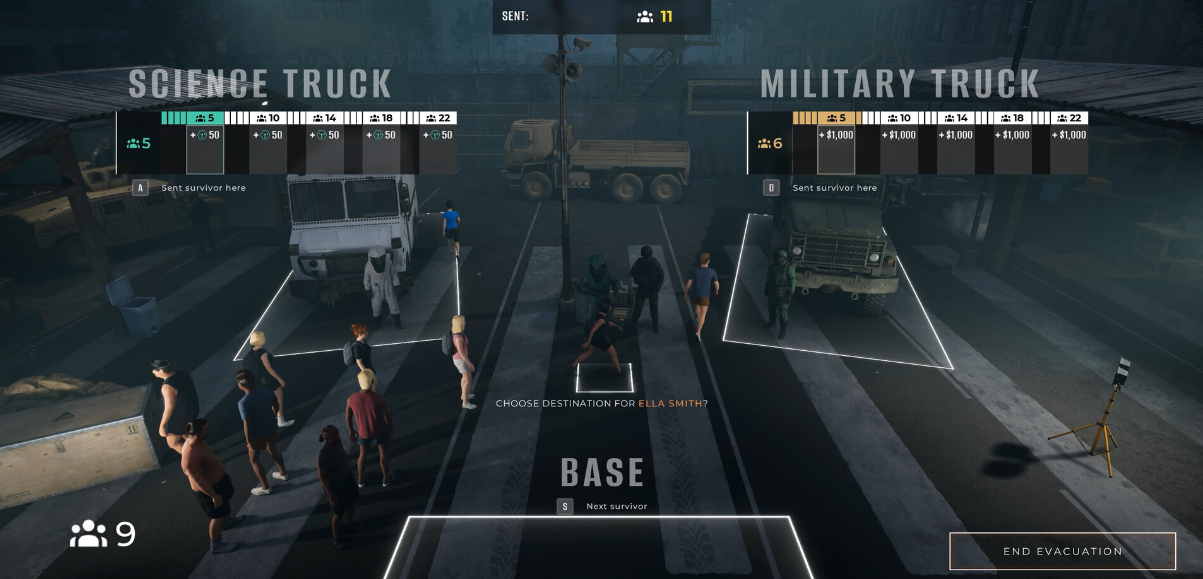Click the End Evacuation button
The width and height of the screenshot is (1203, 579).
[x=1062, y=551]
